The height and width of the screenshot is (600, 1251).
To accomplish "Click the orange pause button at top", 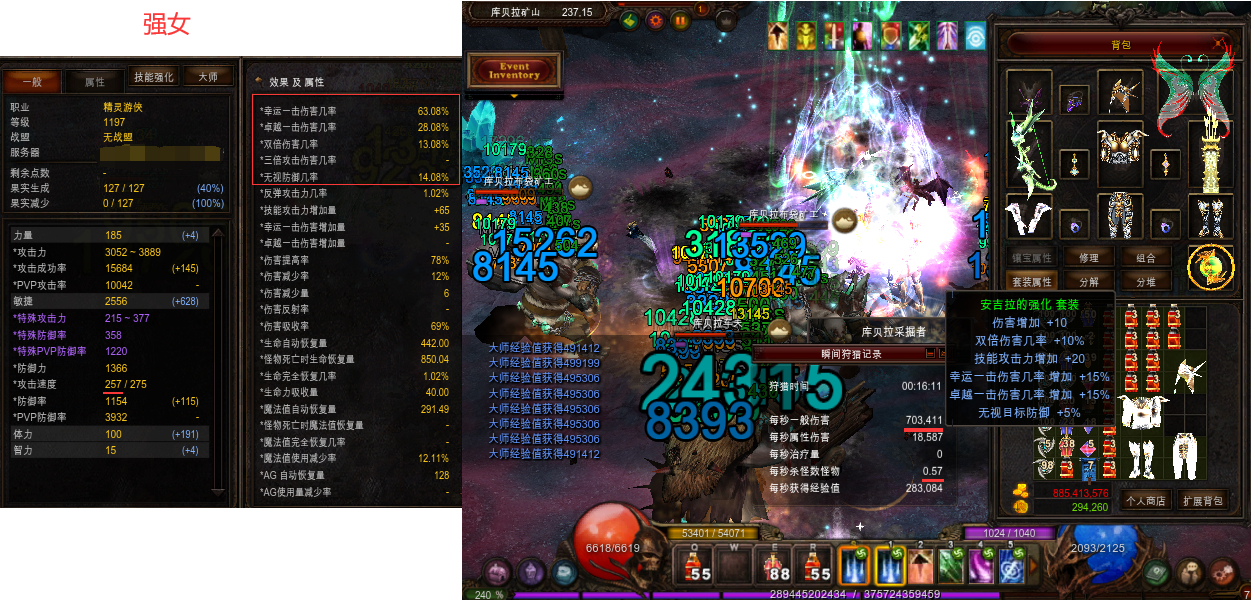I will tap(680, 19).
